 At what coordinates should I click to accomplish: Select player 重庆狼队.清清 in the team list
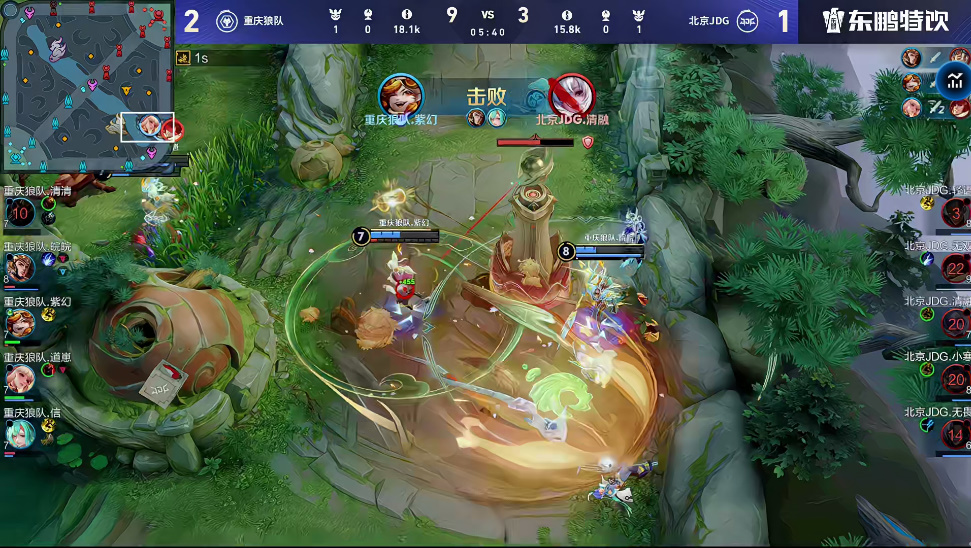[x=20, y=211]
